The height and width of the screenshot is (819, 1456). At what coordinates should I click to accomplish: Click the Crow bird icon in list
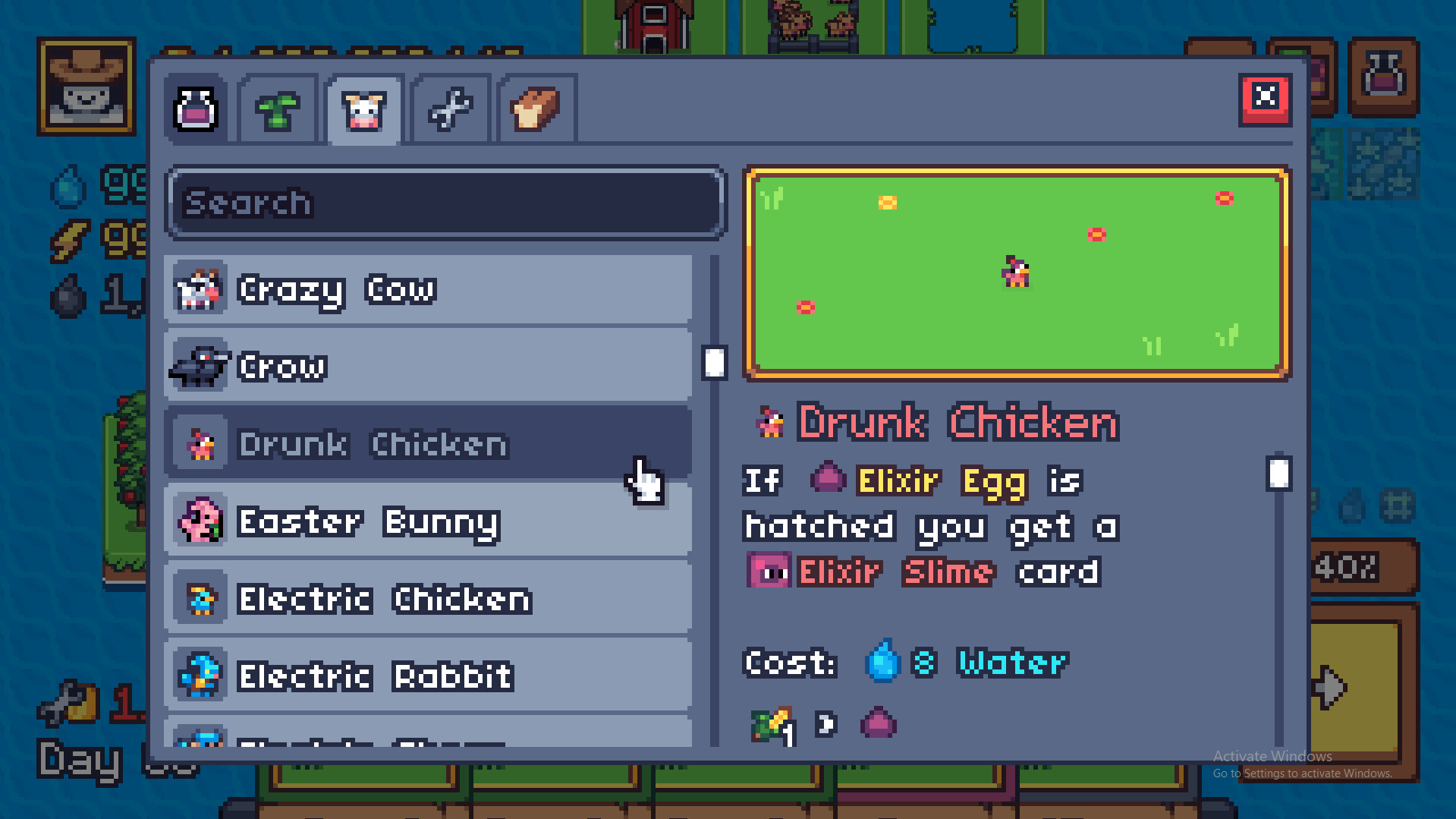tap(198, 366)
